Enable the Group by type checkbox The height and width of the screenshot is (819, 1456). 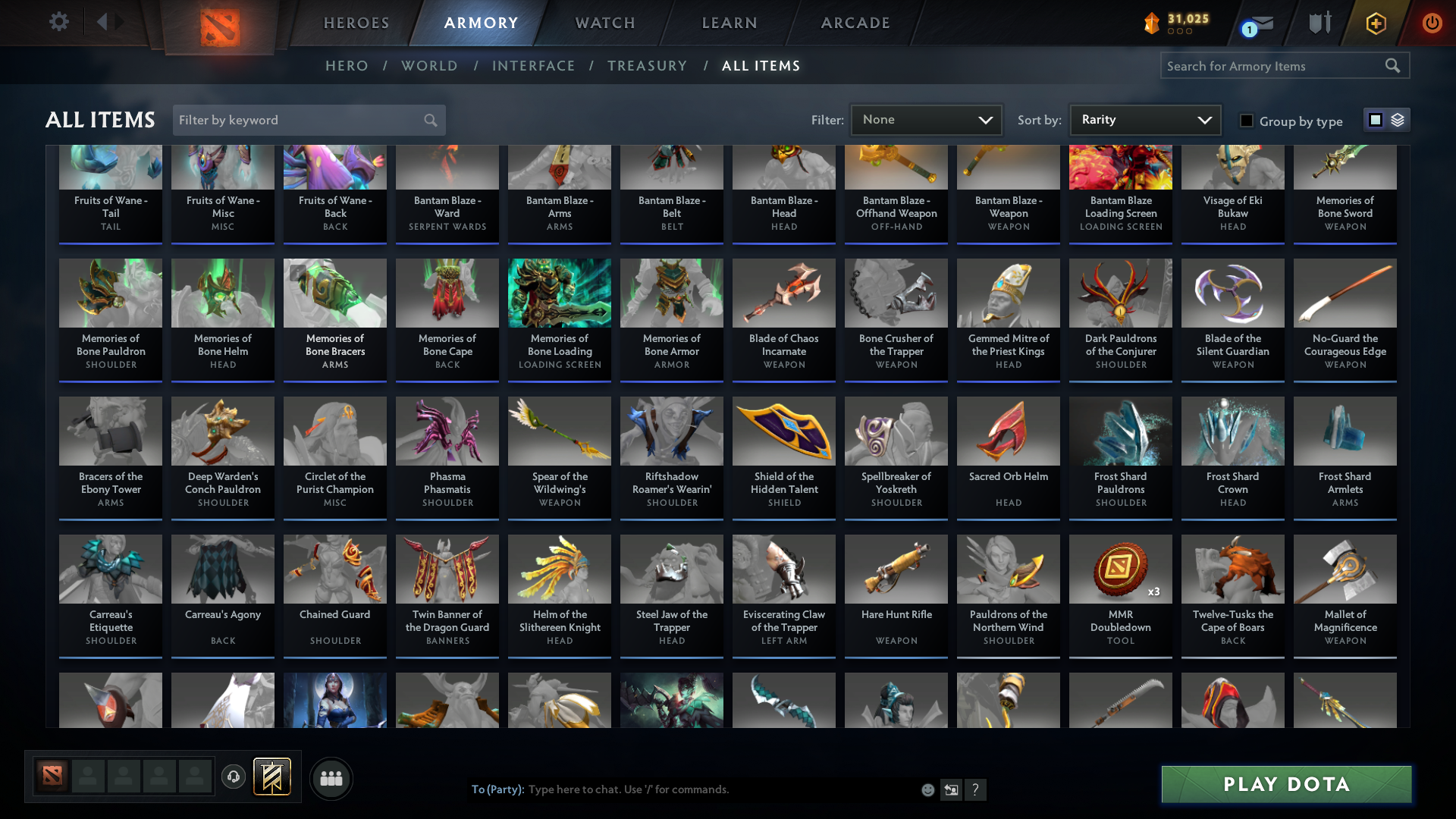[x=1247, y=121]
